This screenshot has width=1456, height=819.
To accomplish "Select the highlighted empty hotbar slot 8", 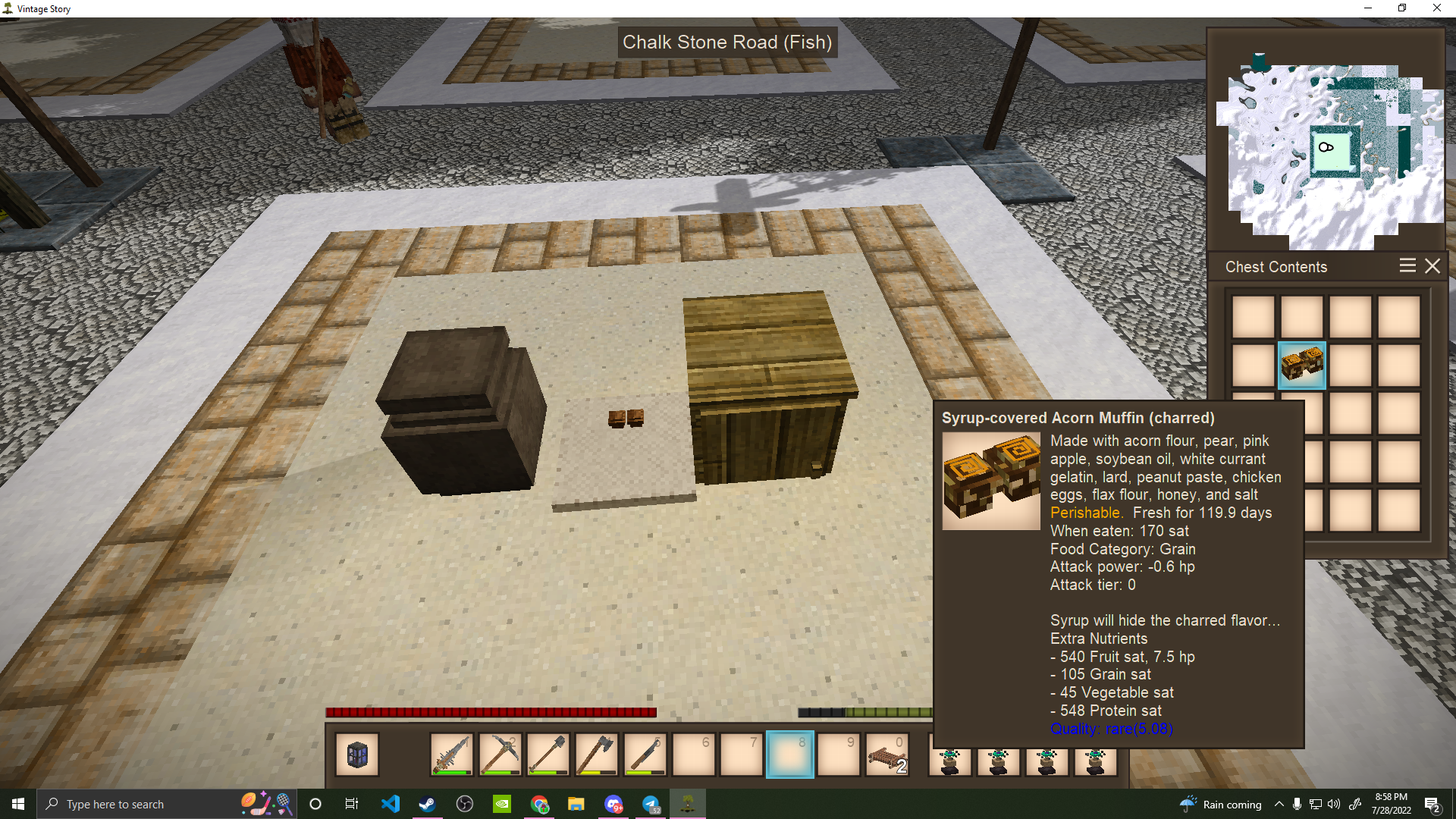I will (x=789, y=755).
